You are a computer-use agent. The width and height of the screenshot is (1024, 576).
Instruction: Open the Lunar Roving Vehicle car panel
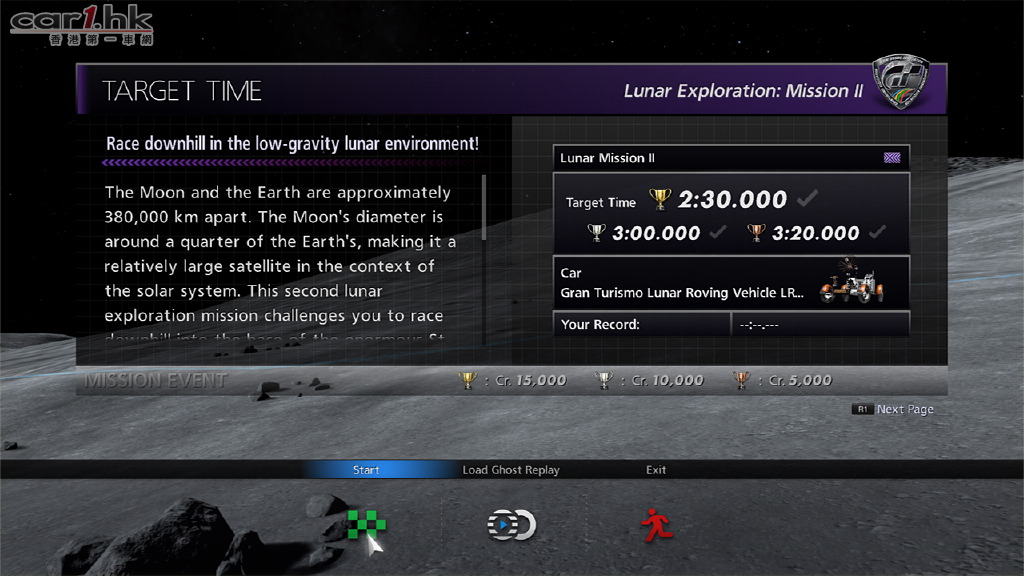point(731,283)
